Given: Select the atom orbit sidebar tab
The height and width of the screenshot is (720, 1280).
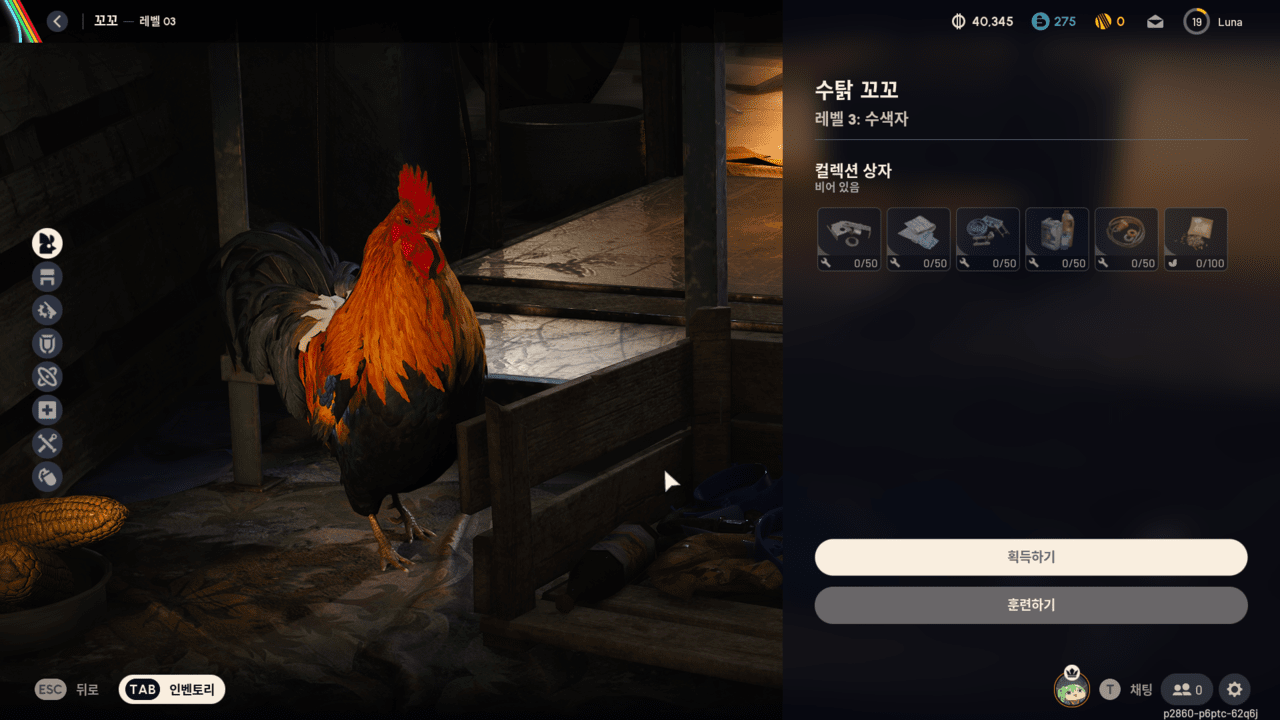Looking at the screenshot, I should coord(47,377).
